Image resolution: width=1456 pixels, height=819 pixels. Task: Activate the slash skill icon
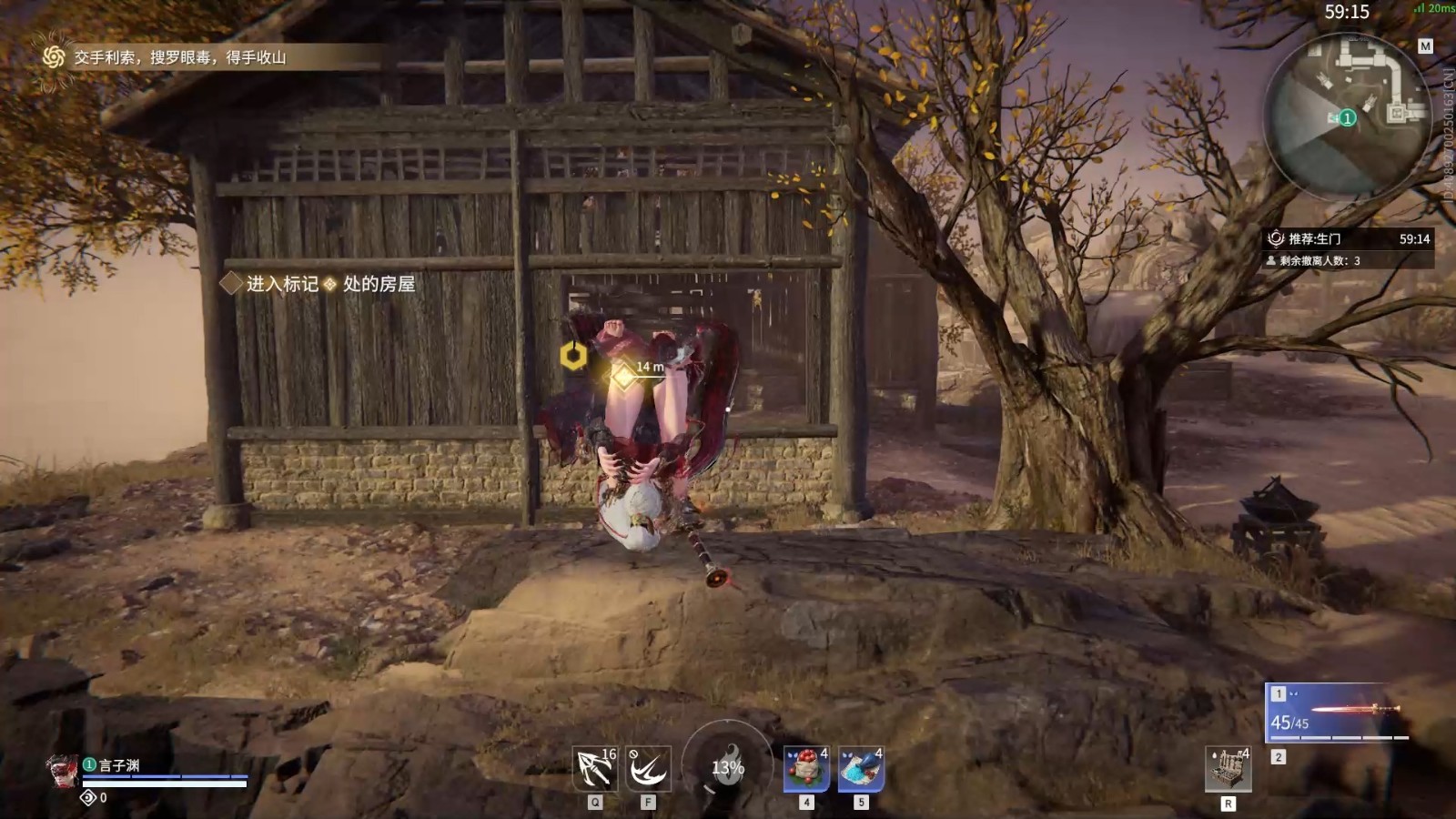(x=648, y=769)
